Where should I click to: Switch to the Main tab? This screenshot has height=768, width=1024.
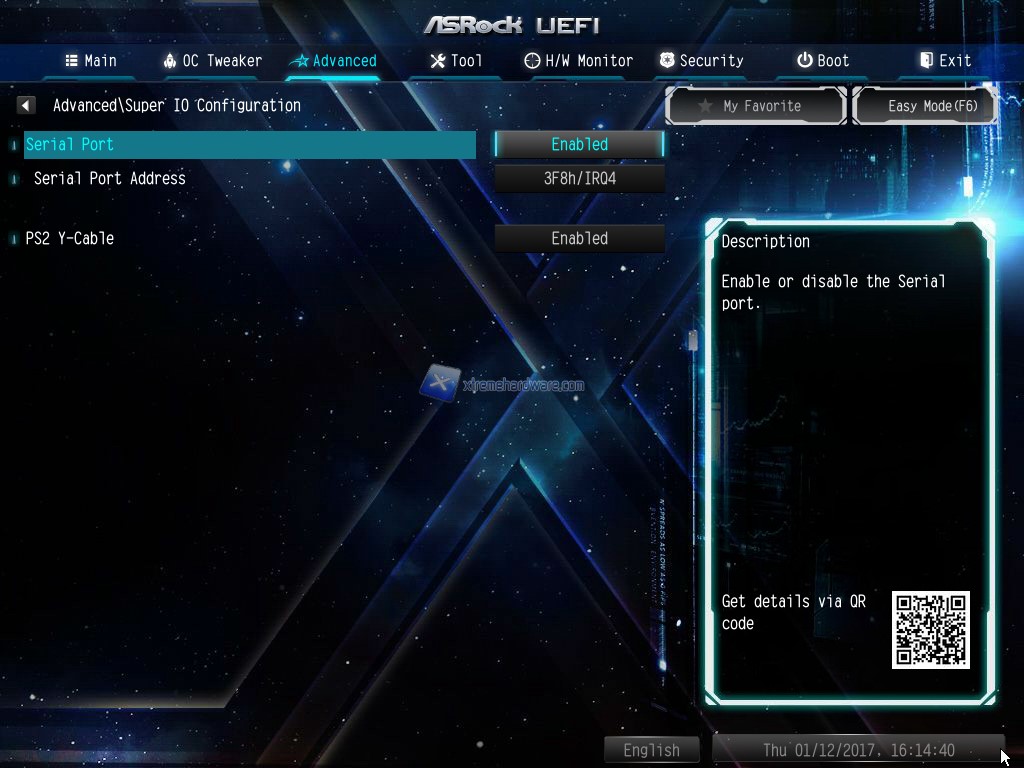pyautogui.click(x=91, y=61)
